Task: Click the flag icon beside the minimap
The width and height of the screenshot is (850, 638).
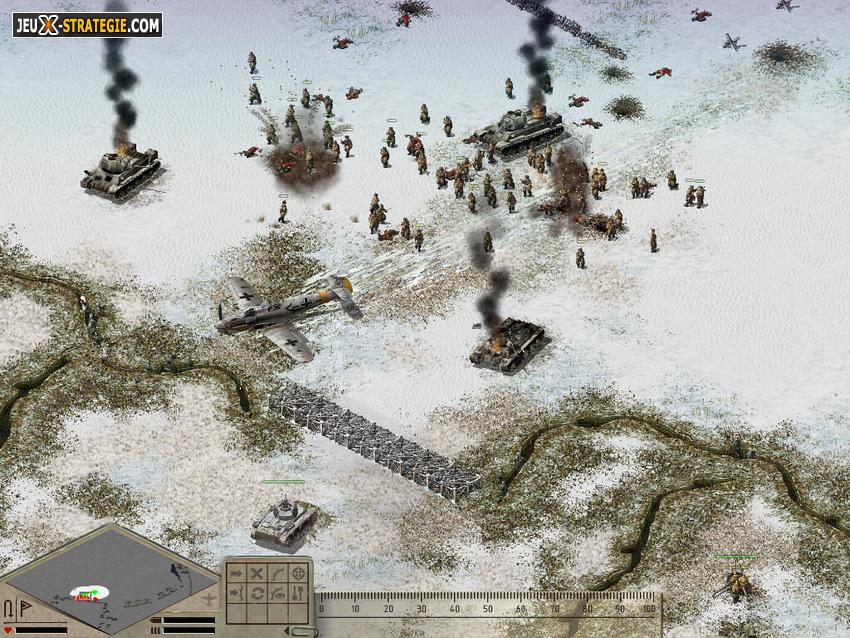Action: (x=26, y=609)
